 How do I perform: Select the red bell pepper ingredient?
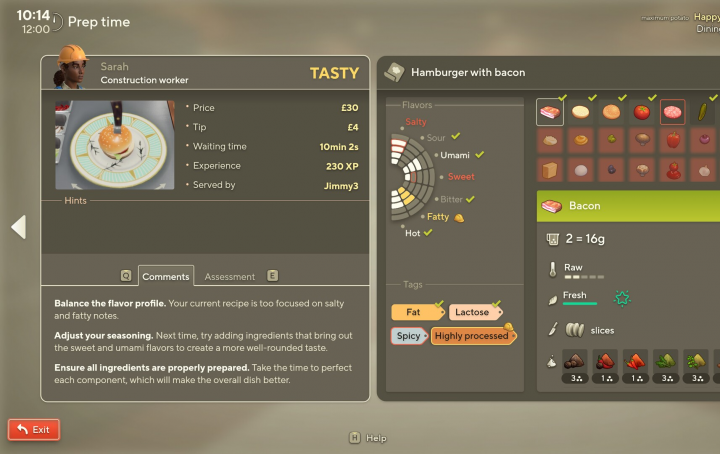tap(673, 141)
